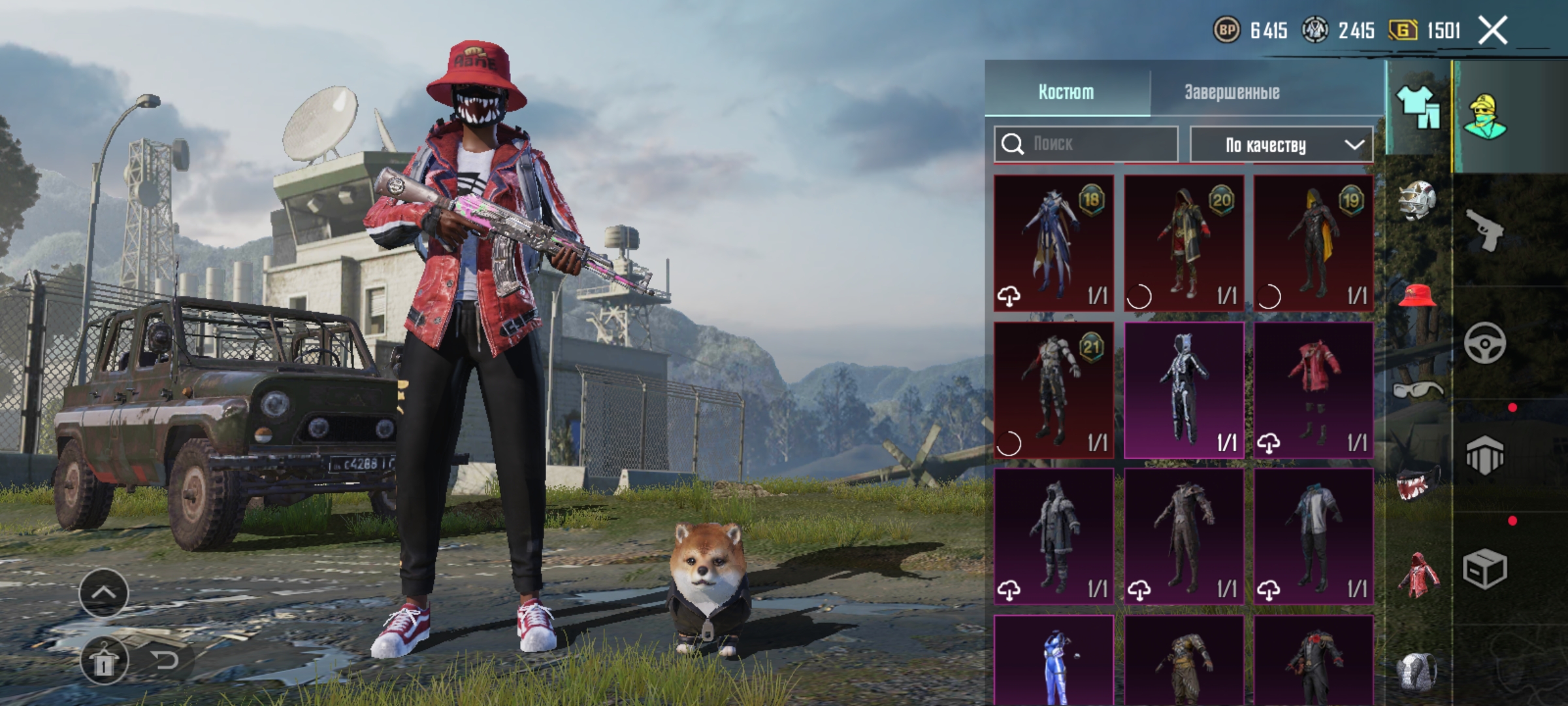1568x706 pixels.
Task: Collapse the panel with the up-arrow button
Action: (x=104, y=593)
